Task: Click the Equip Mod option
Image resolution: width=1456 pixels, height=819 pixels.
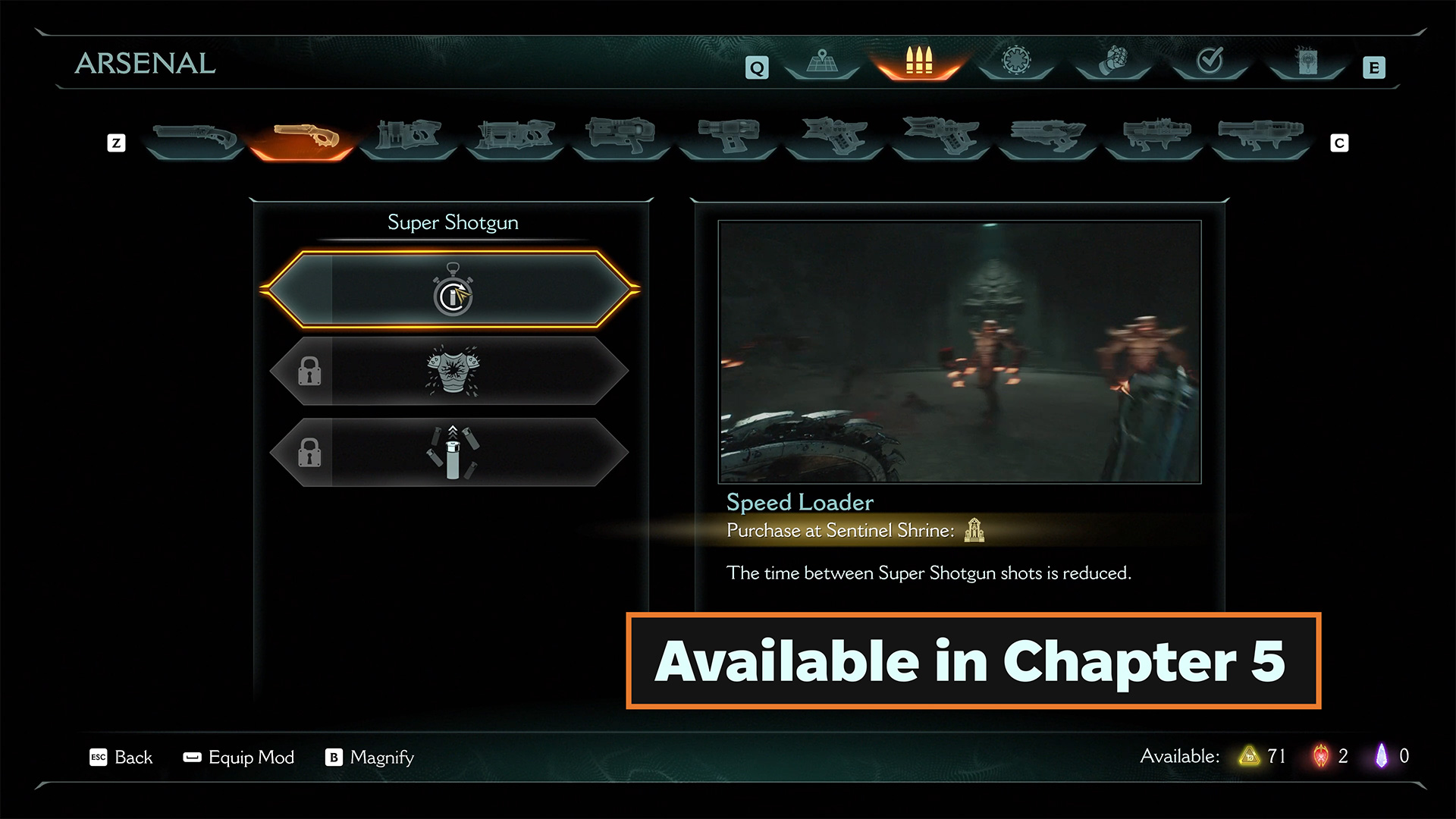Action: [240, 758]
